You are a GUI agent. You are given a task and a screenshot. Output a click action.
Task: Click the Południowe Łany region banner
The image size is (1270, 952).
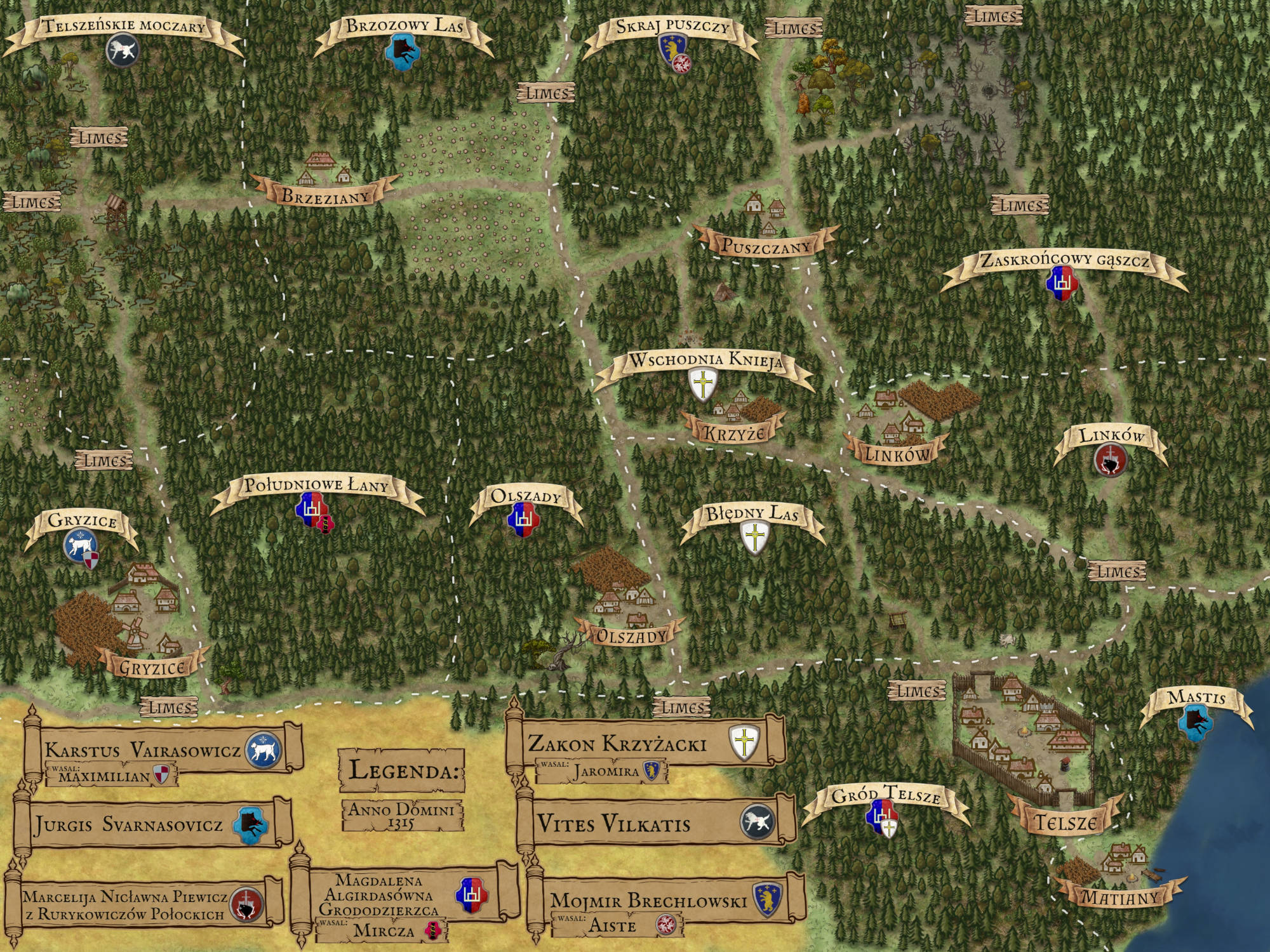click(316, 486)
